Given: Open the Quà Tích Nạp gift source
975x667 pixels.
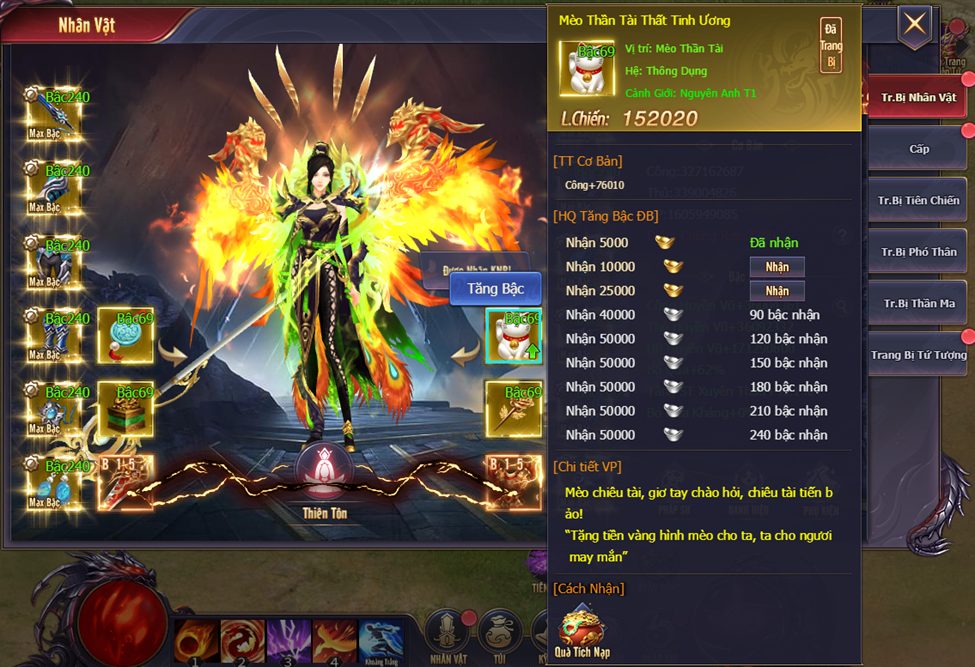Looking at the screenshot, I should tap(582, 630).
